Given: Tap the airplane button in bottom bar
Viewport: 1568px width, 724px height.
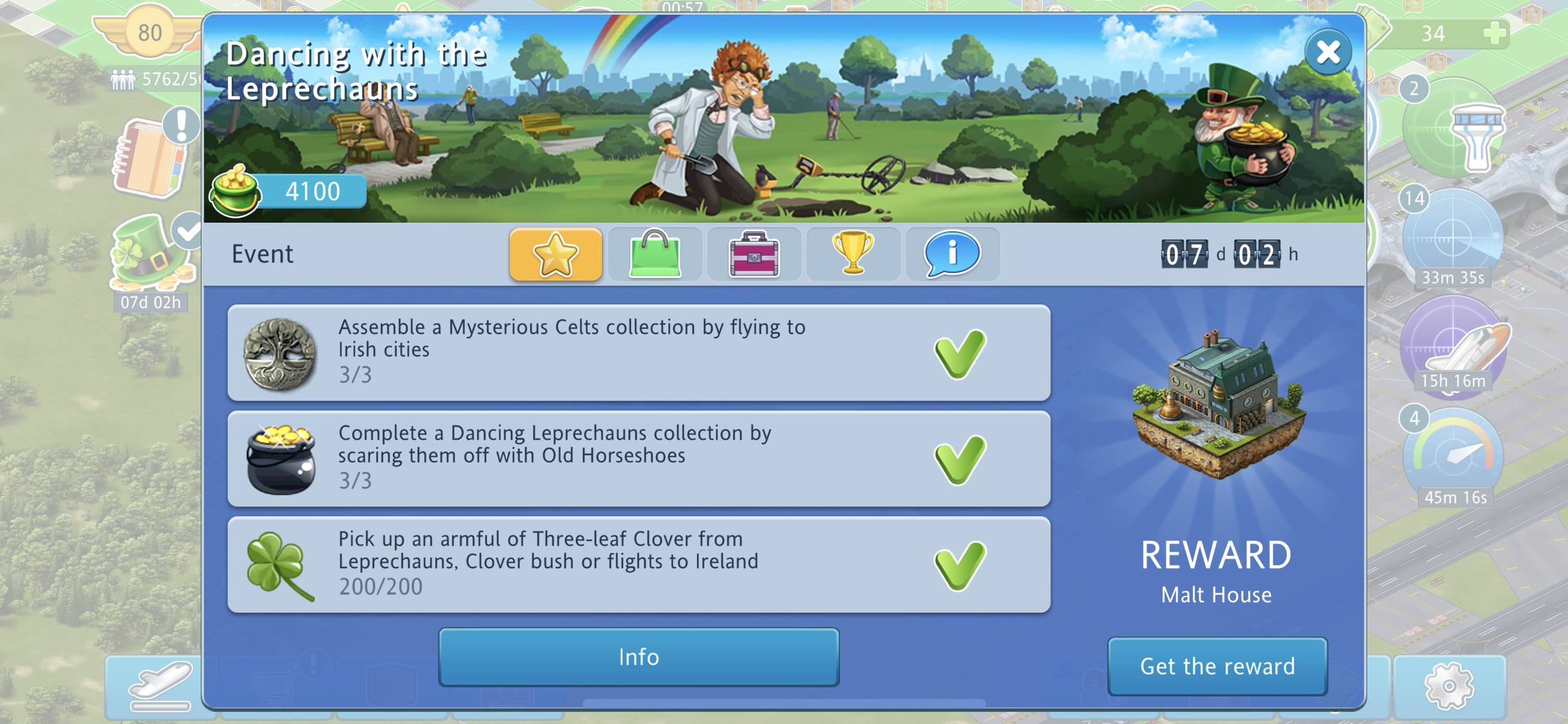Looking at the screenshot, I should tap(160, 686).
